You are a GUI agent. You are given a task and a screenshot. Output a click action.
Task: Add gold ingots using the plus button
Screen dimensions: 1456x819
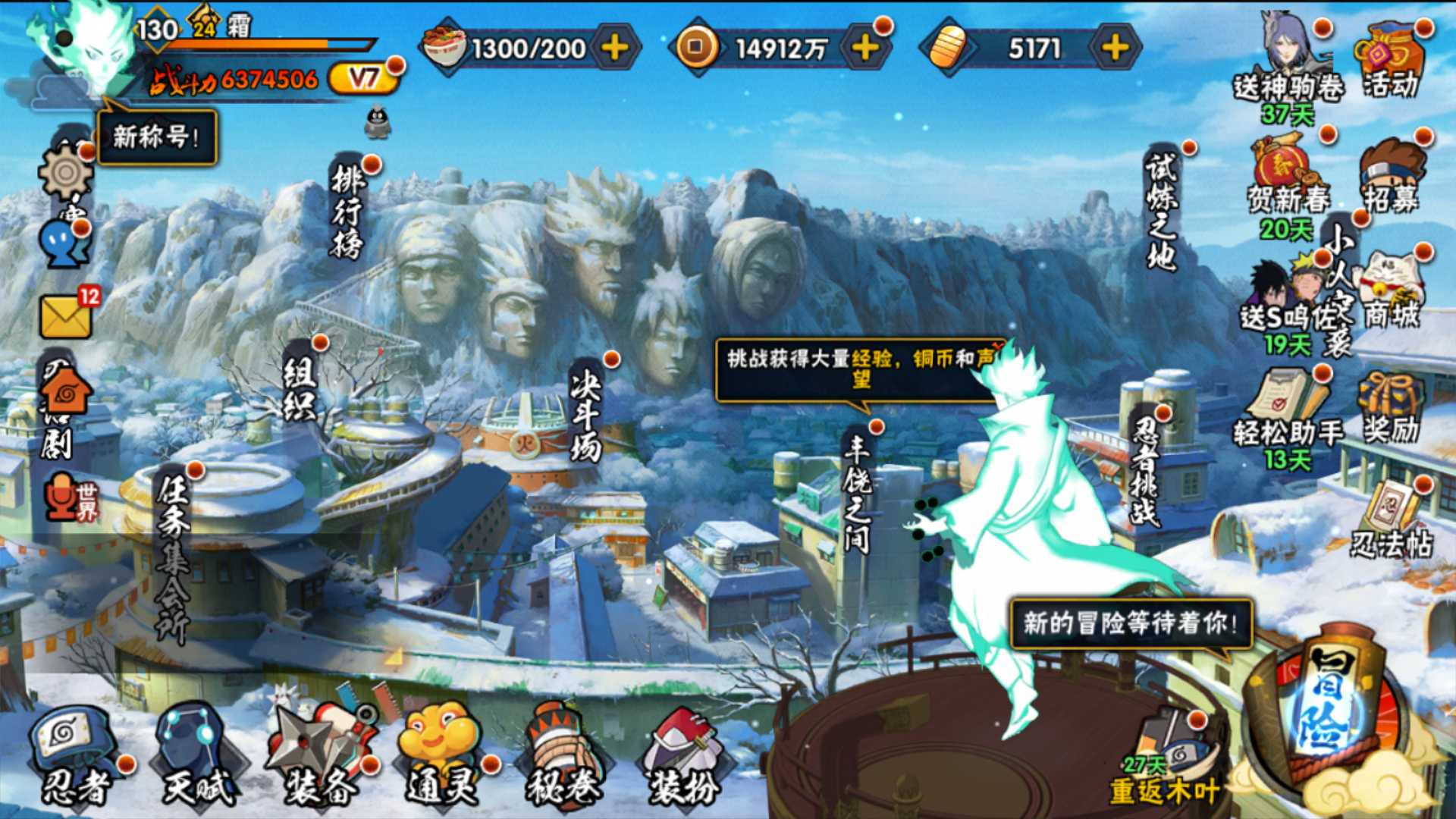tap(1115, 49)
